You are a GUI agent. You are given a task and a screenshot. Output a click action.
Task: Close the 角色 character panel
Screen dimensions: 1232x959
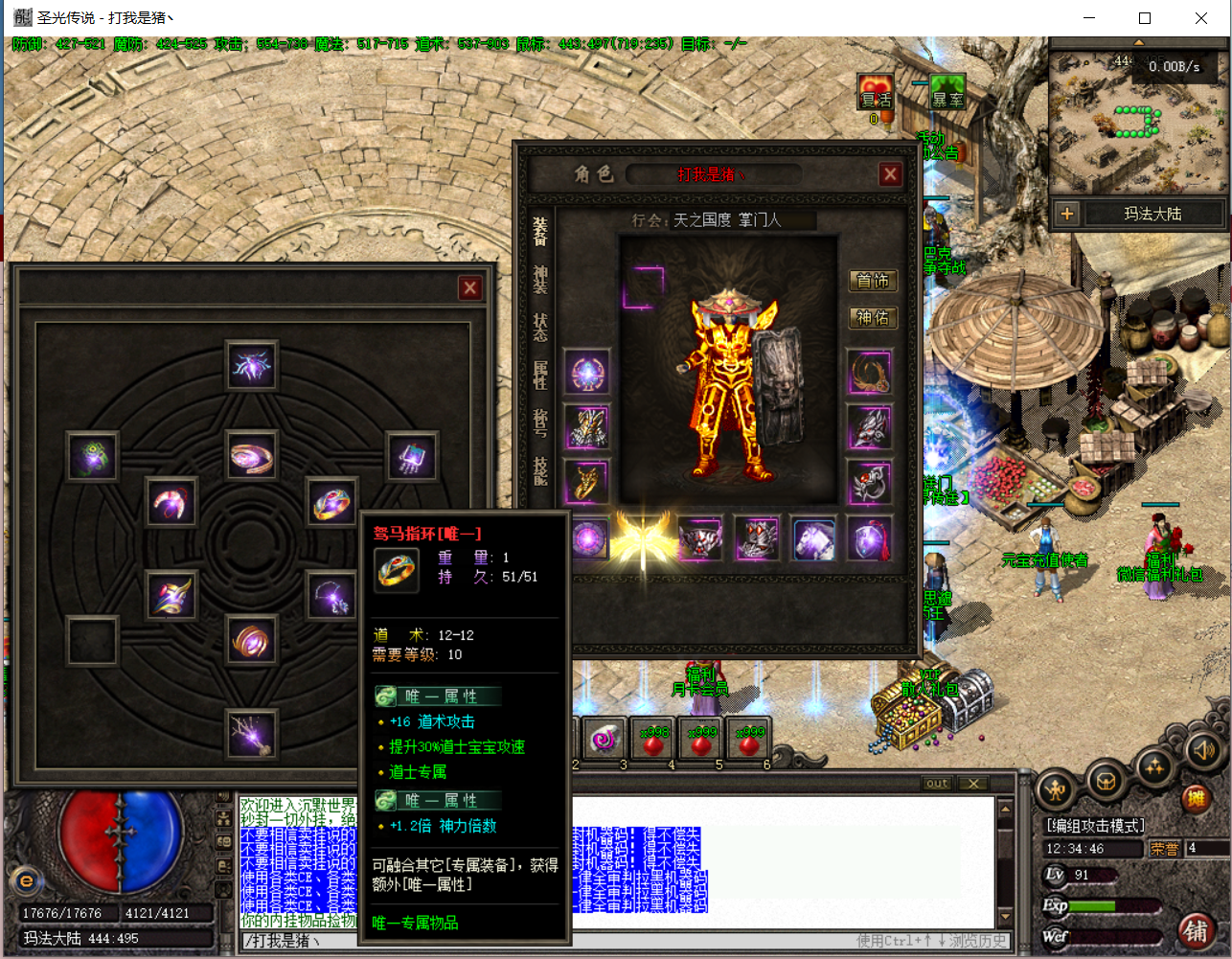click(x=890, y=174)
